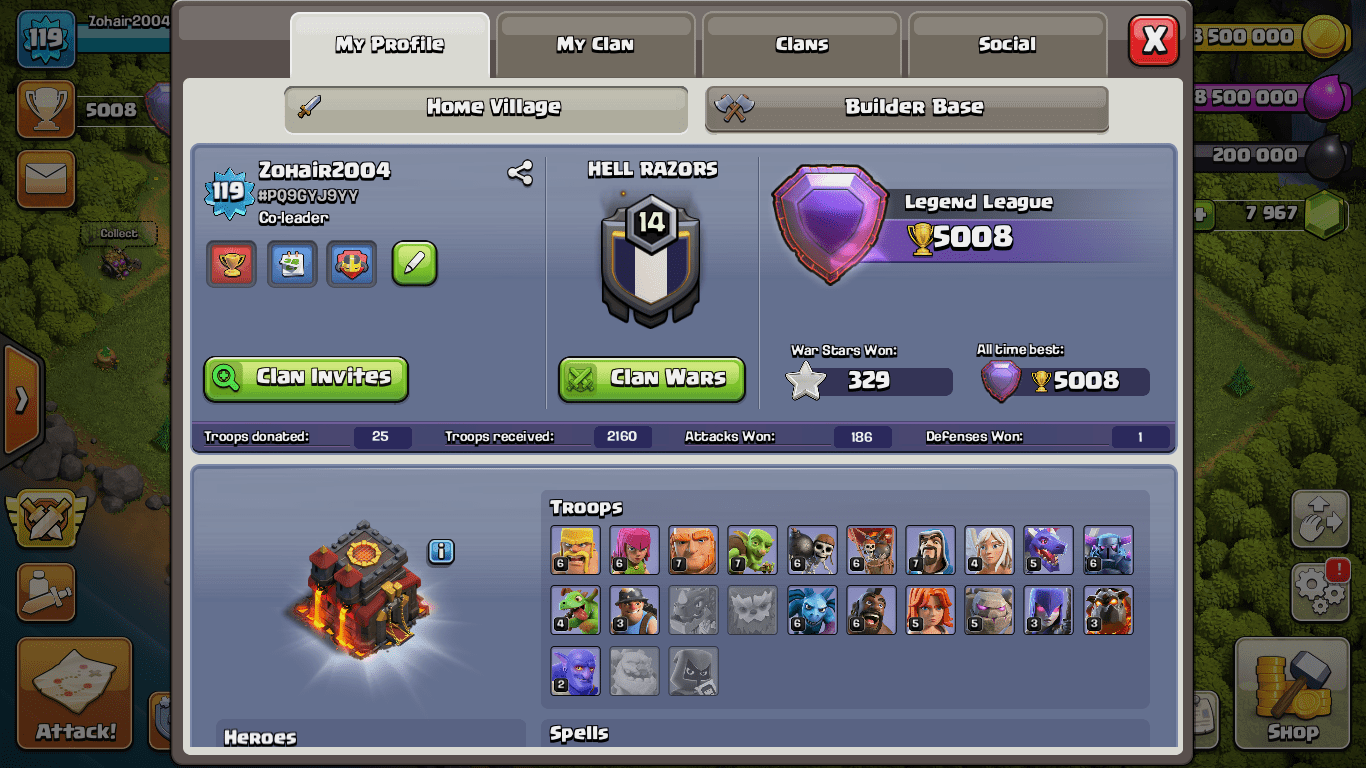Switch to the My Clan tab
The height and width of the screenshot is (768, 1366).
click(595, 44)
